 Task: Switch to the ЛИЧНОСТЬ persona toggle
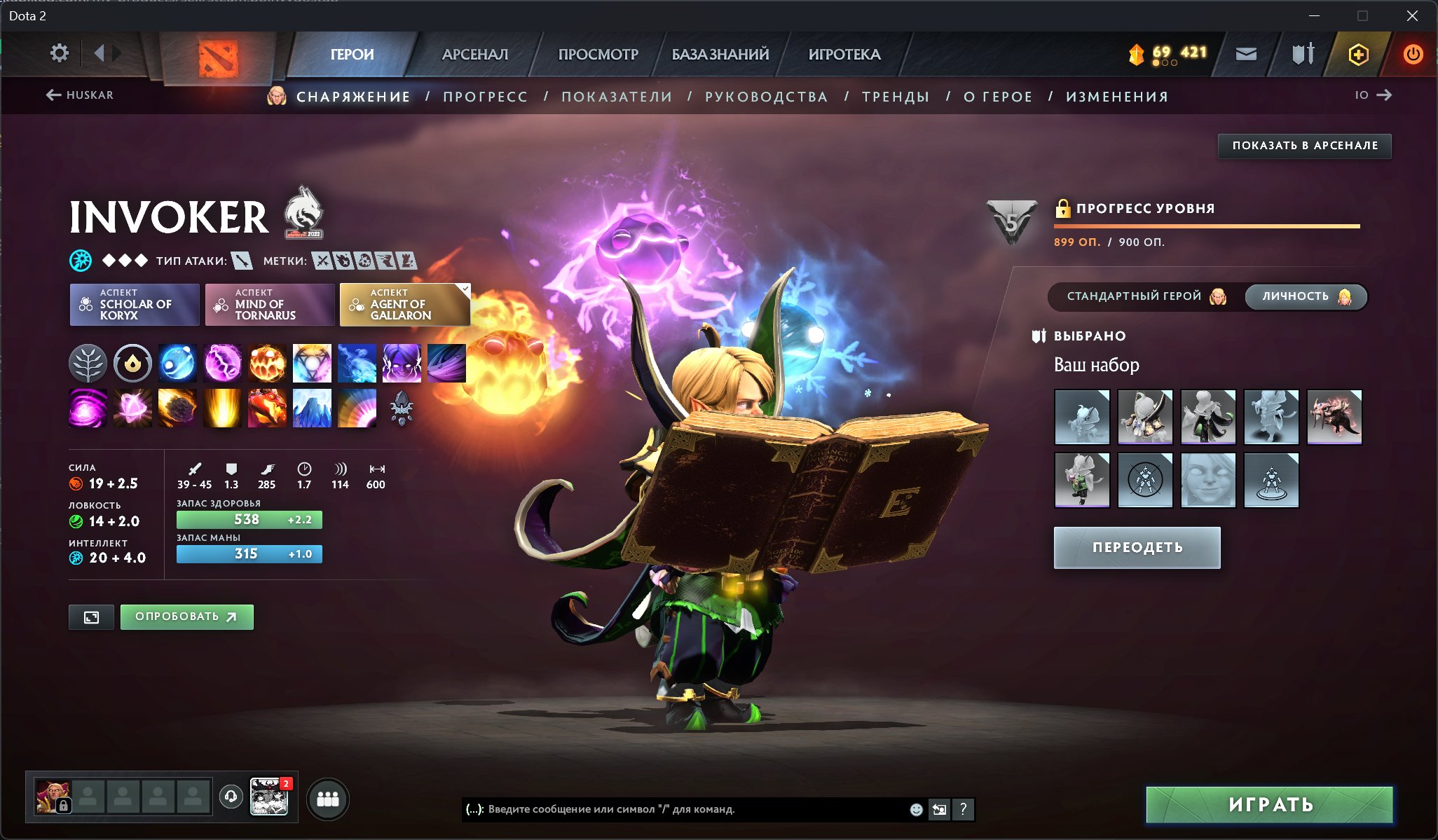[x=1306, y=296]
